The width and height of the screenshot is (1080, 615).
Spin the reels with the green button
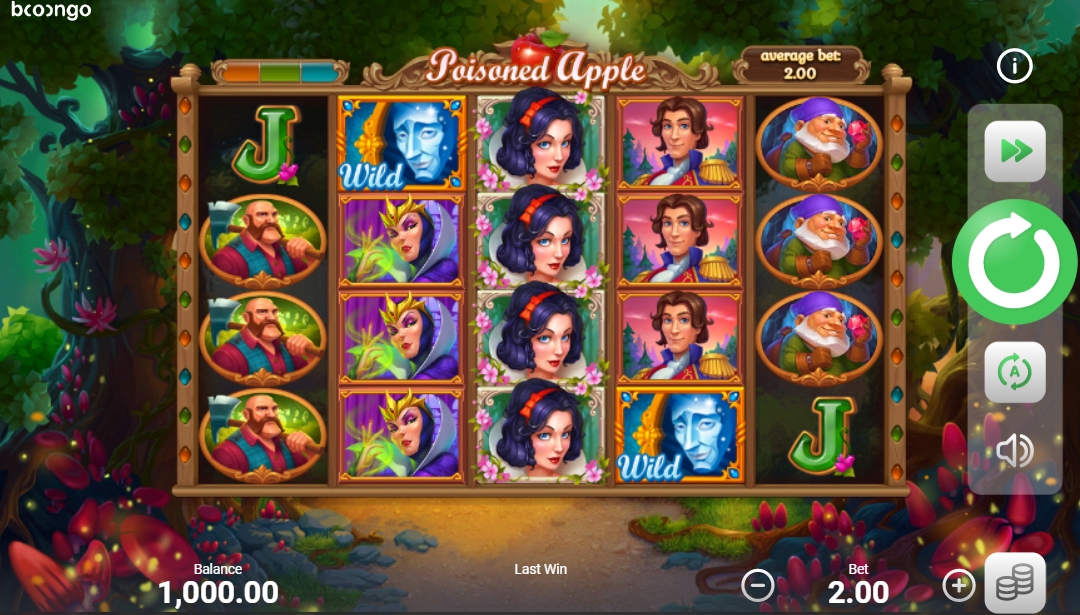(1014, 262)
